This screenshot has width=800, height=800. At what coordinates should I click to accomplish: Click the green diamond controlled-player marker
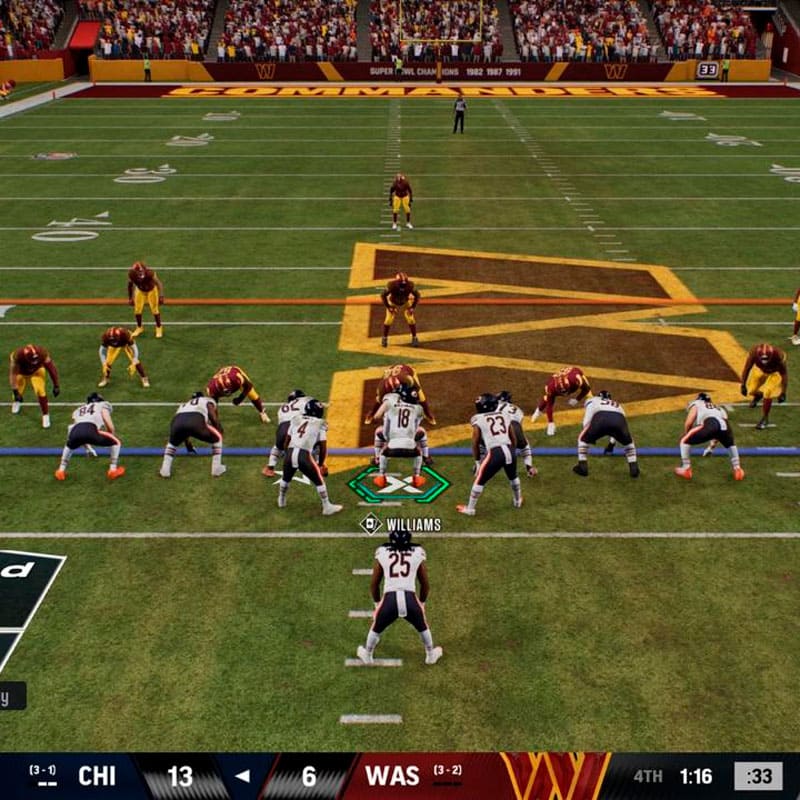(398, 485)
